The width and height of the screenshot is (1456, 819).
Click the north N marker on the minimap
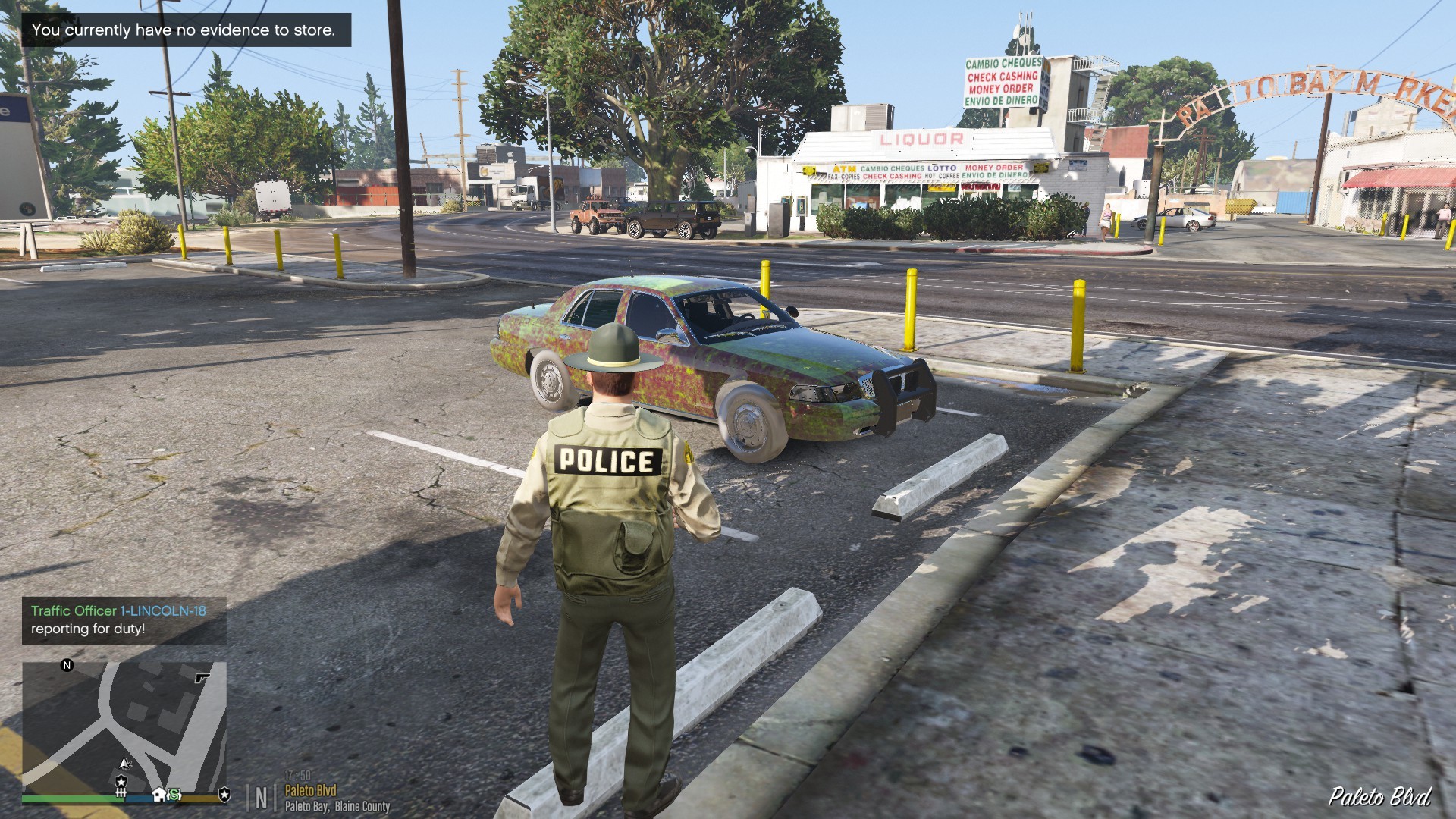(67, 665)
